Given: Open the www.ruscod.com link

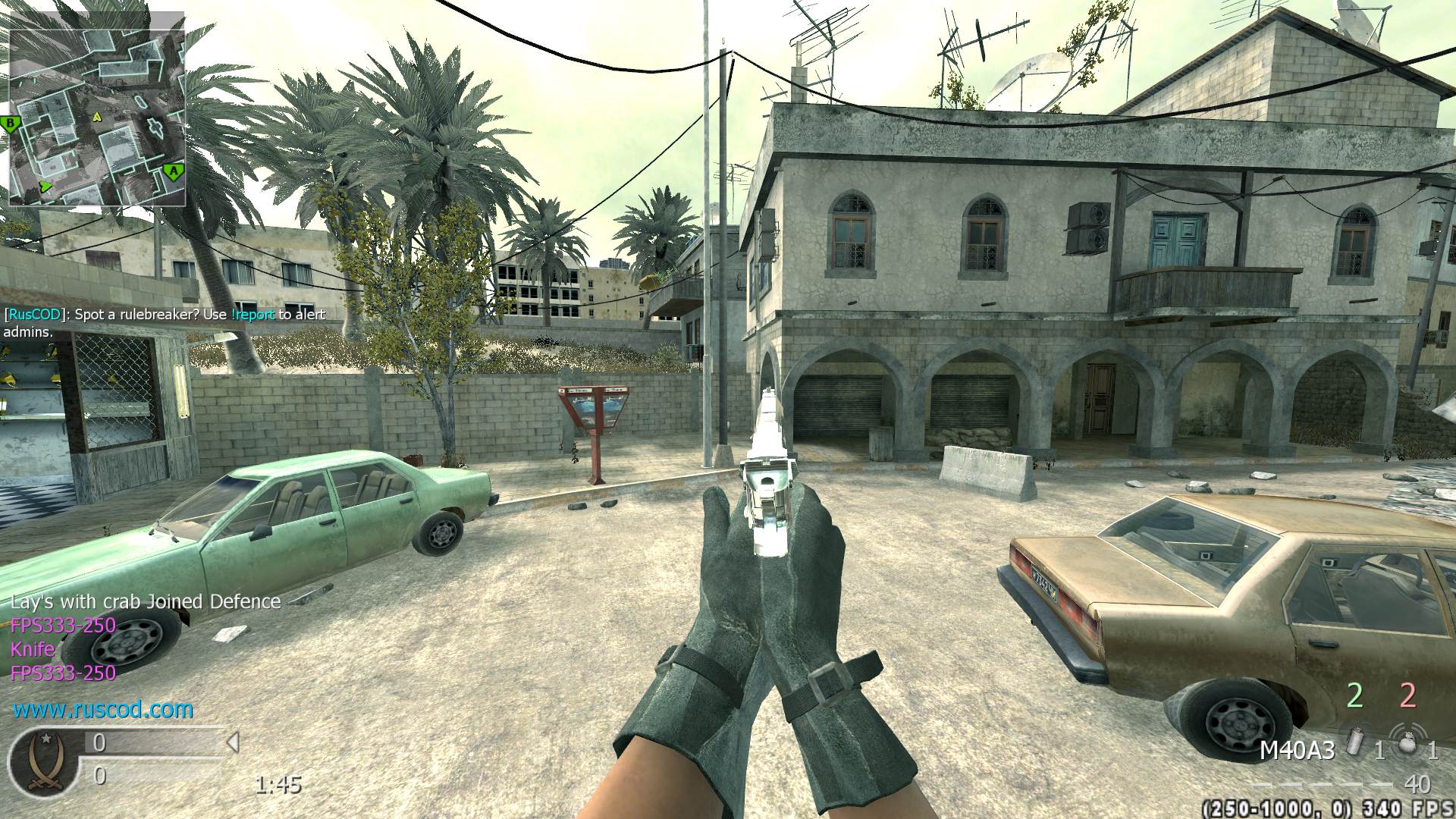Looking at the screenshot, I should pyautogui.click(x=103, y=710).
